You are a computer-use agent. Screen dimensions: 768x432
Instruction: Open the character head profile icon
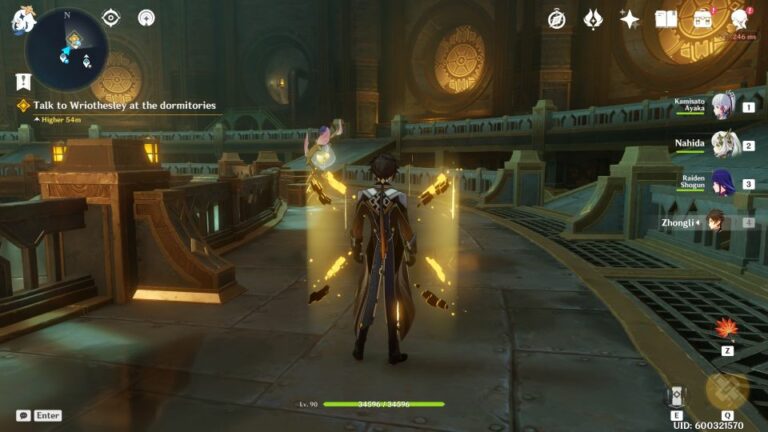click(740, 19)
